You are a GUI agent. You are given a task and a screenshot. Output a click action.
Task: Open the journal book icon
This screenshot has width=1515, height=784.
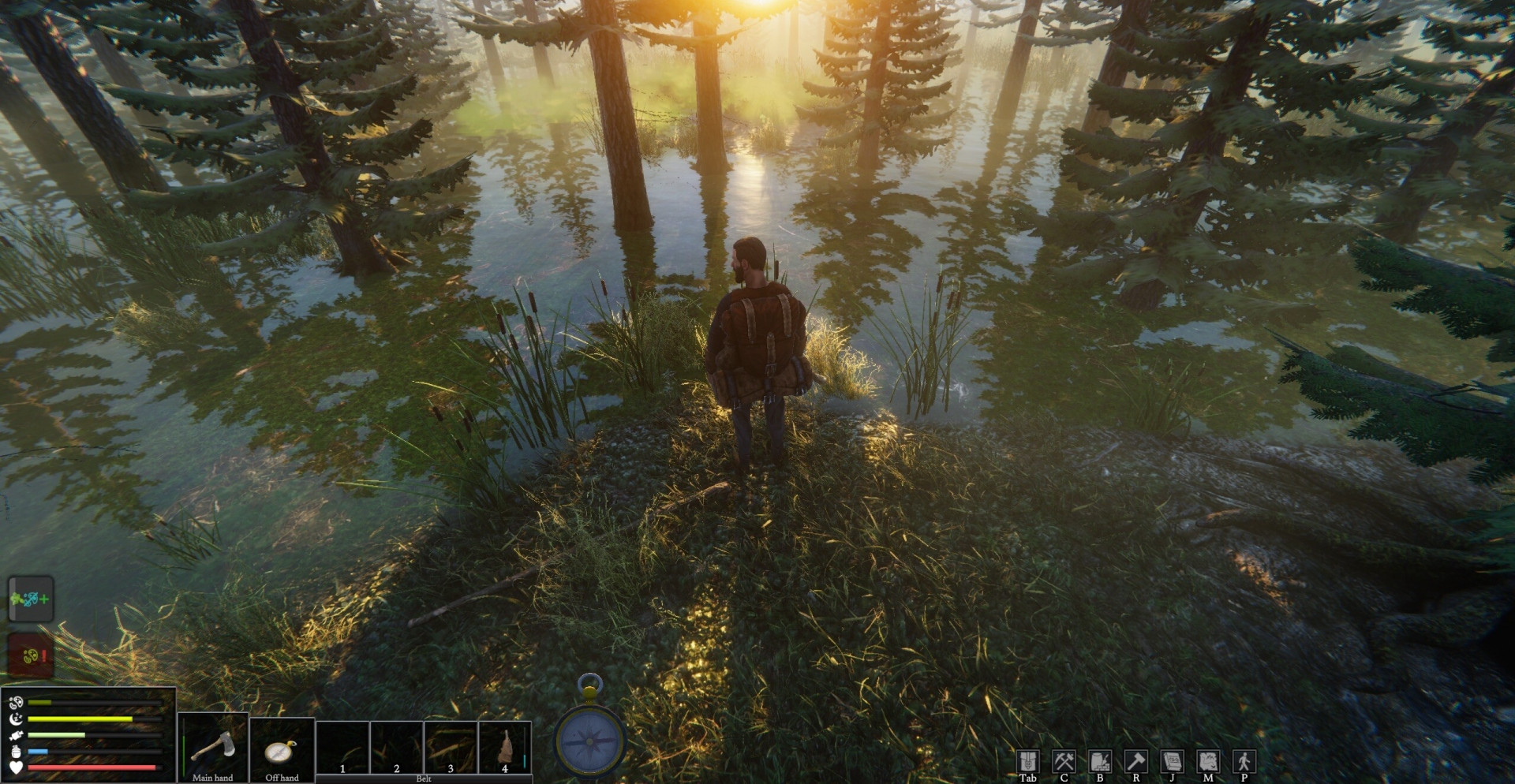click(x=1172, y=761)
